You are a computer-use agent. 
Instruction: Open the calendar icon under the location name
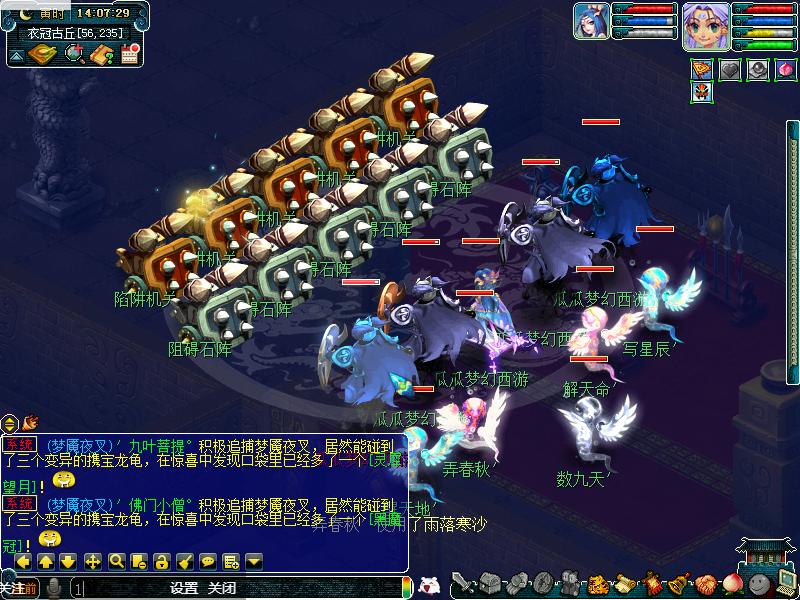pyautogui.click(x=129, y=55)
